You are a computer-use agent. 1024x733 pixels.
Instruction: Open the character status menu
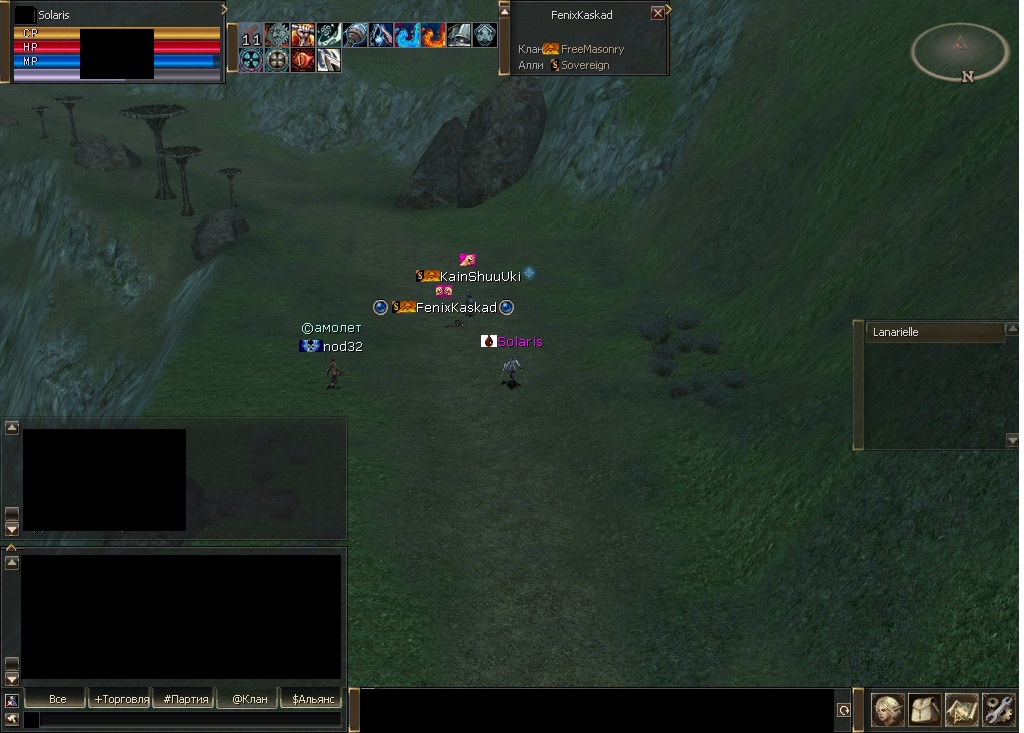click(889, 709)
